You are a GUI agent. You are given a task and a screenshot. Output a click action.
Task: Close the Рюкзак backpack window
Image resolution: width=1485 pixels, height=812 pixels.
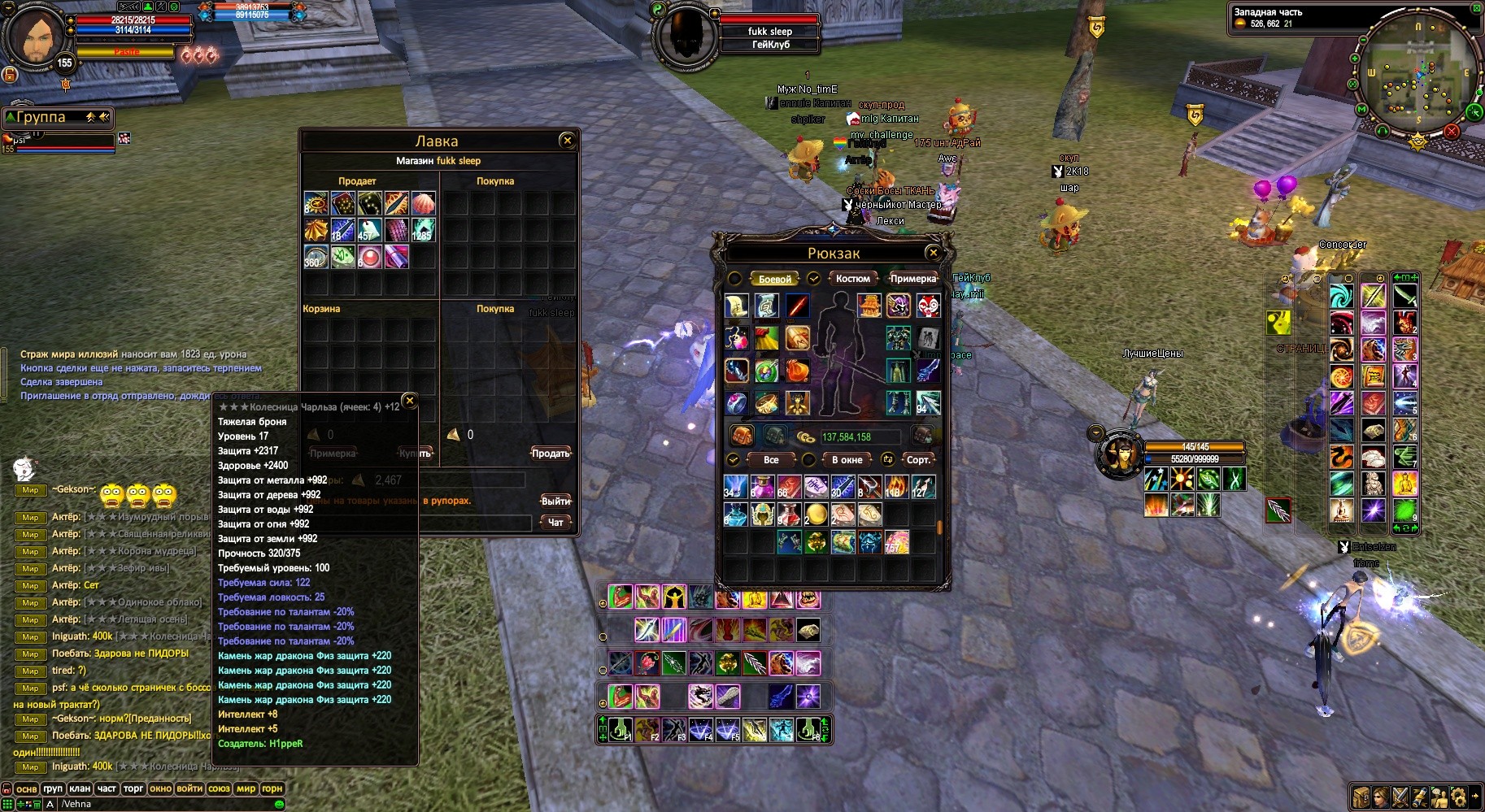click(x=934, y=253)
